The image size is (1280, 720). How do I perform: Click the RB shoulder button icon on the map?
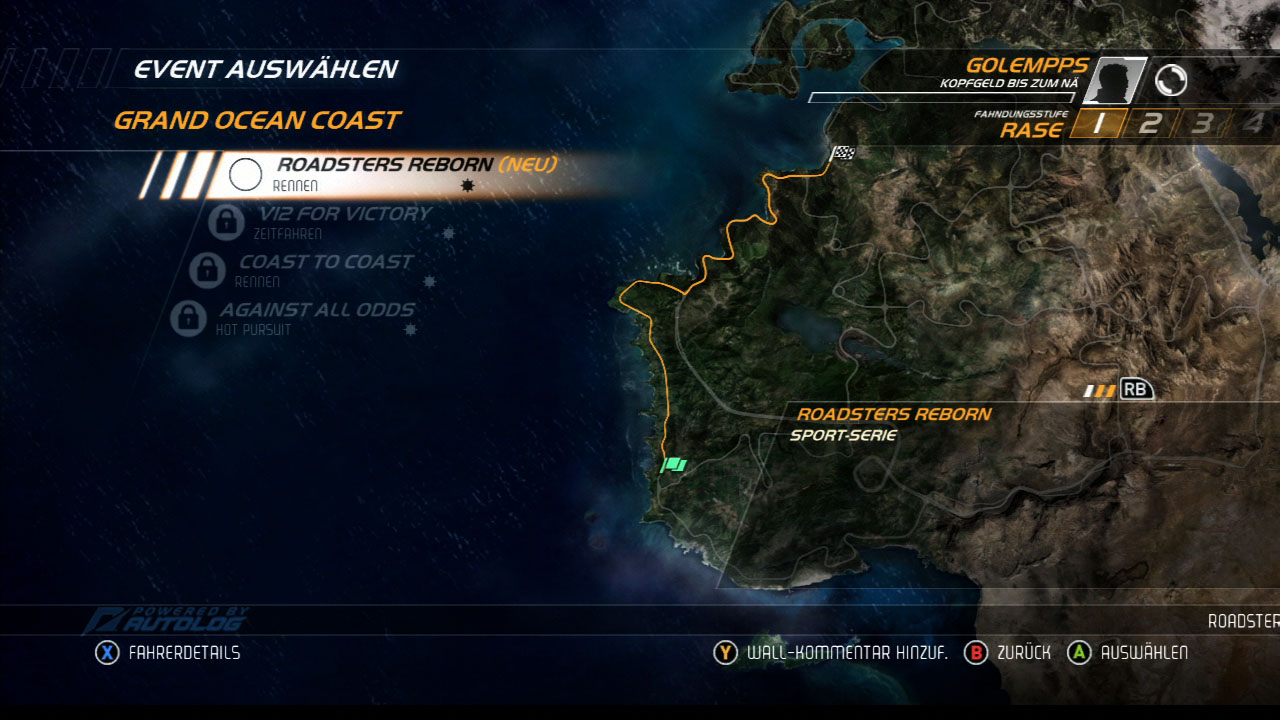(x=1136, y=390)
